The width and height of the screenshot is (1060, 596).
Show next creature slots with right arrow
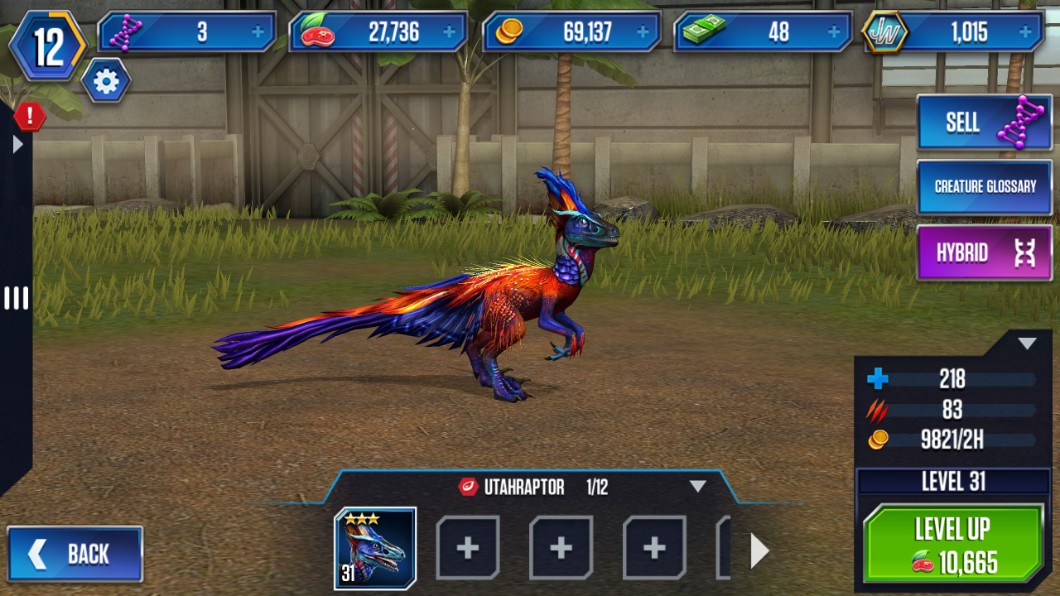click(x=759, y=550)
